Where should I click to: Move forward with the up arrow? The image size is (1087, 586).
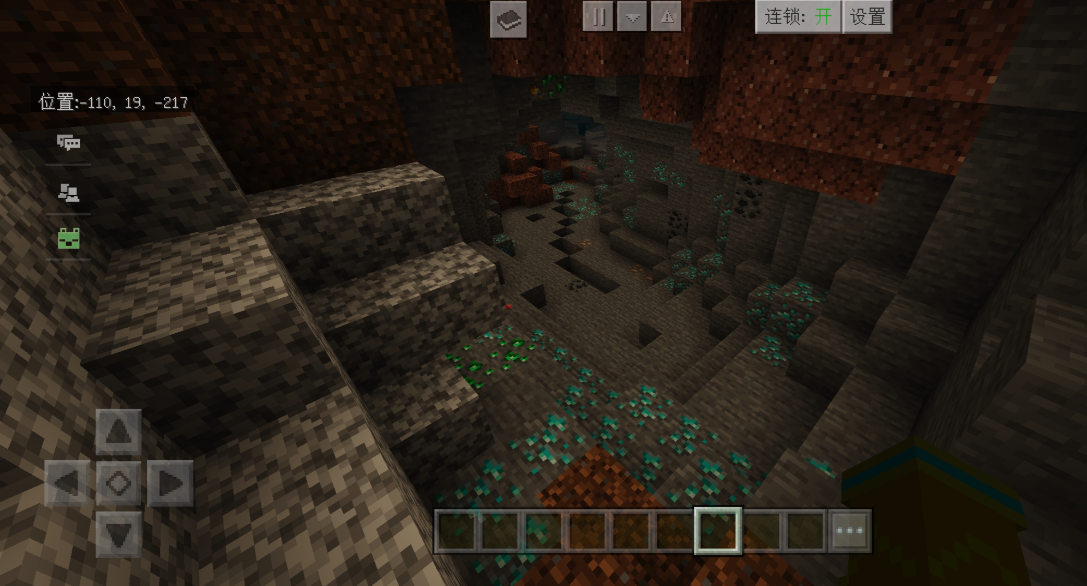click(x=118, y=432)
